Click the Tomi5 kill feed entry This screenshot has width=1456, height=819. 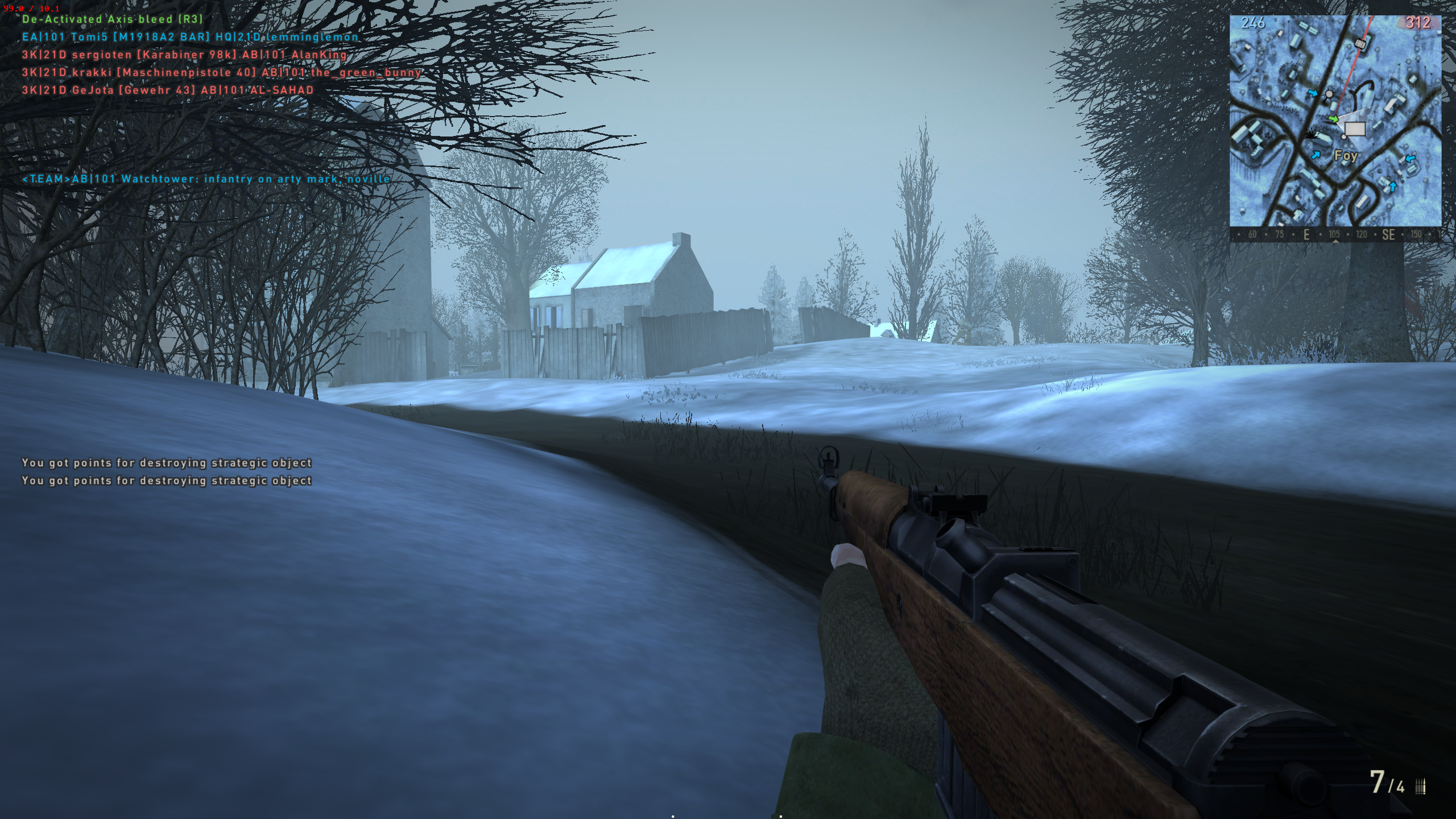click(191, 38)
